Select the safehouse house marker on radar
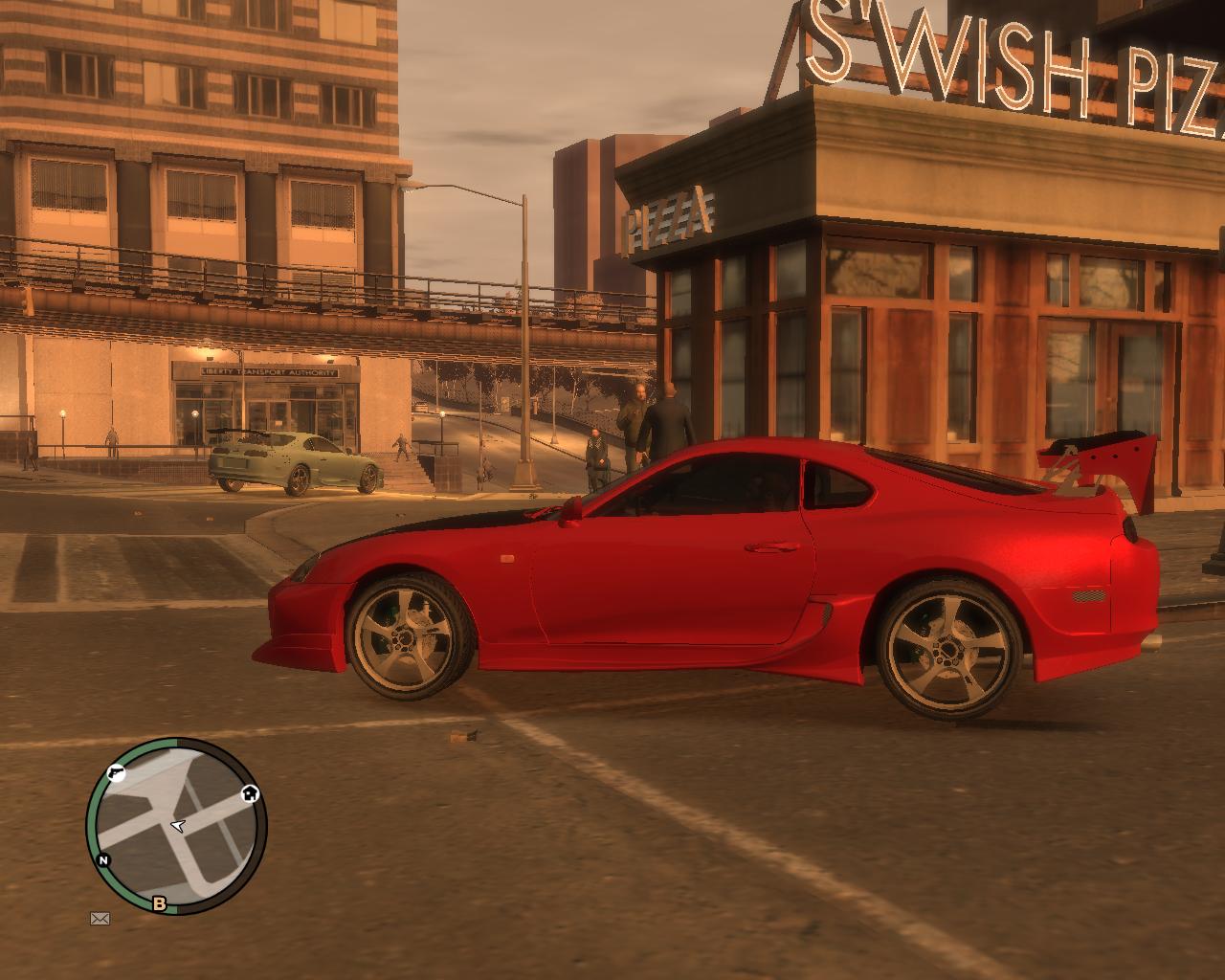 [x=250, y=792]
